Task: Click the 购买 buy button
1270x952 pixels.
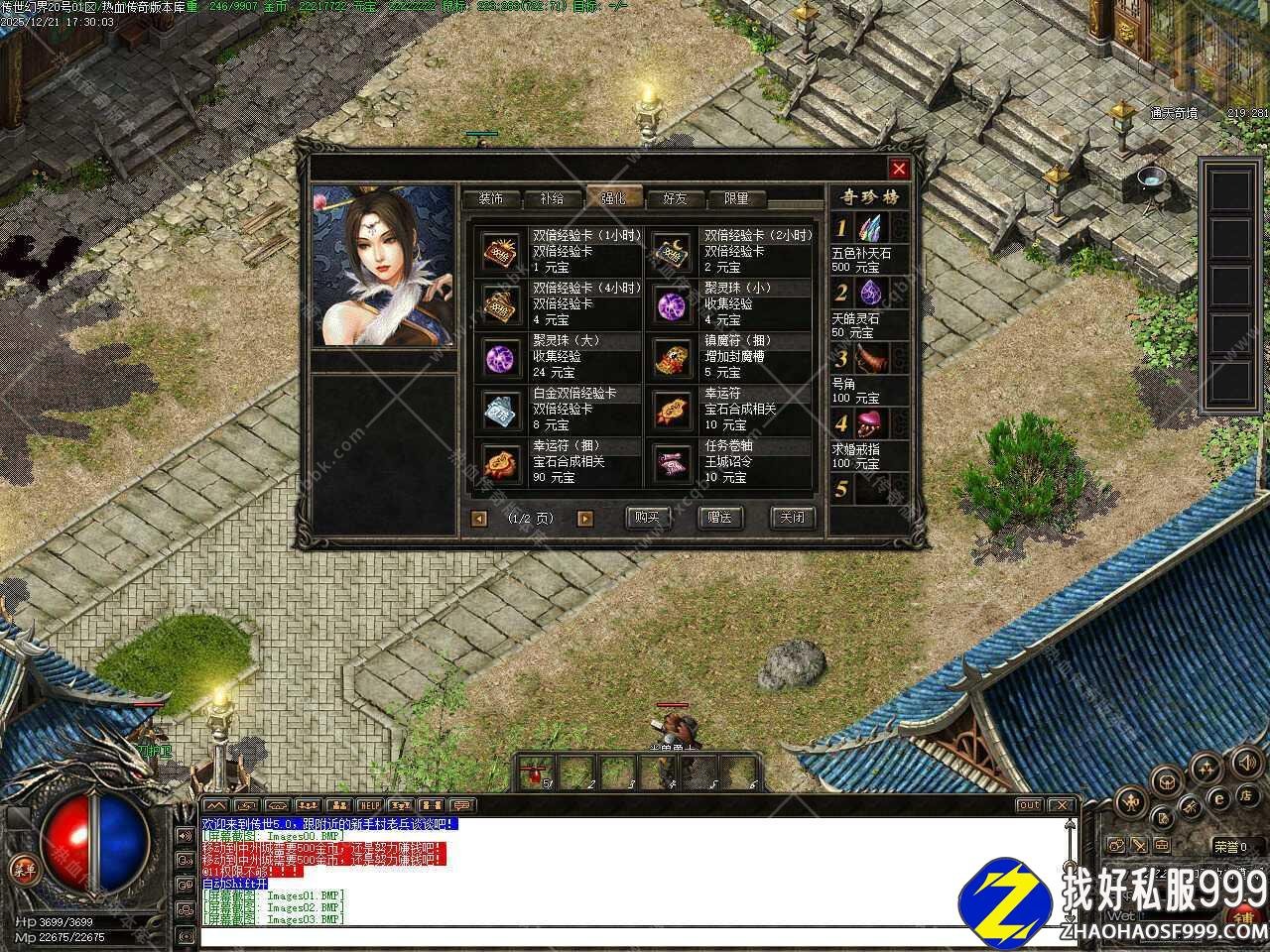Action: [647, 518]
